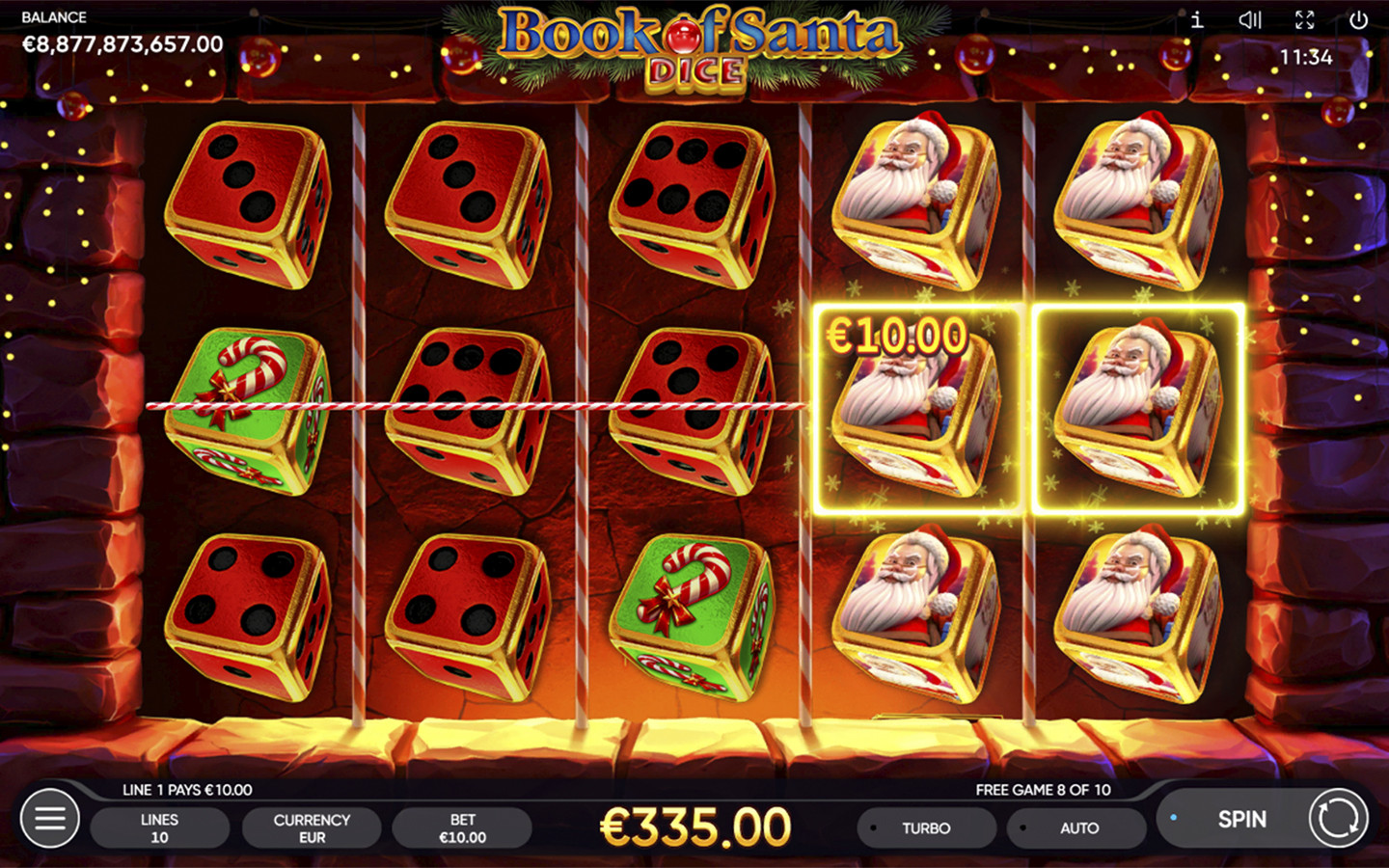Switch to fullscreen mode

pos(1305,20)
